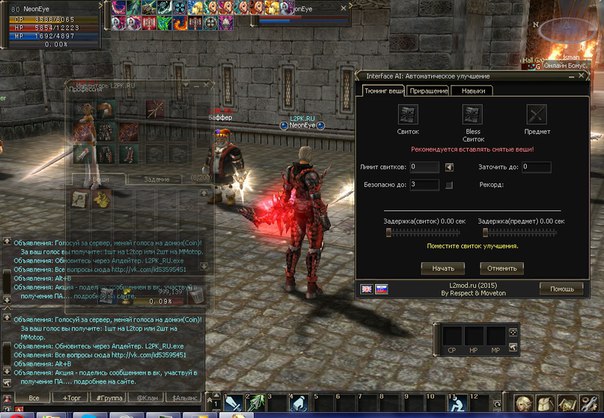Open the +Торг trade chat tab

pos(73,397)
